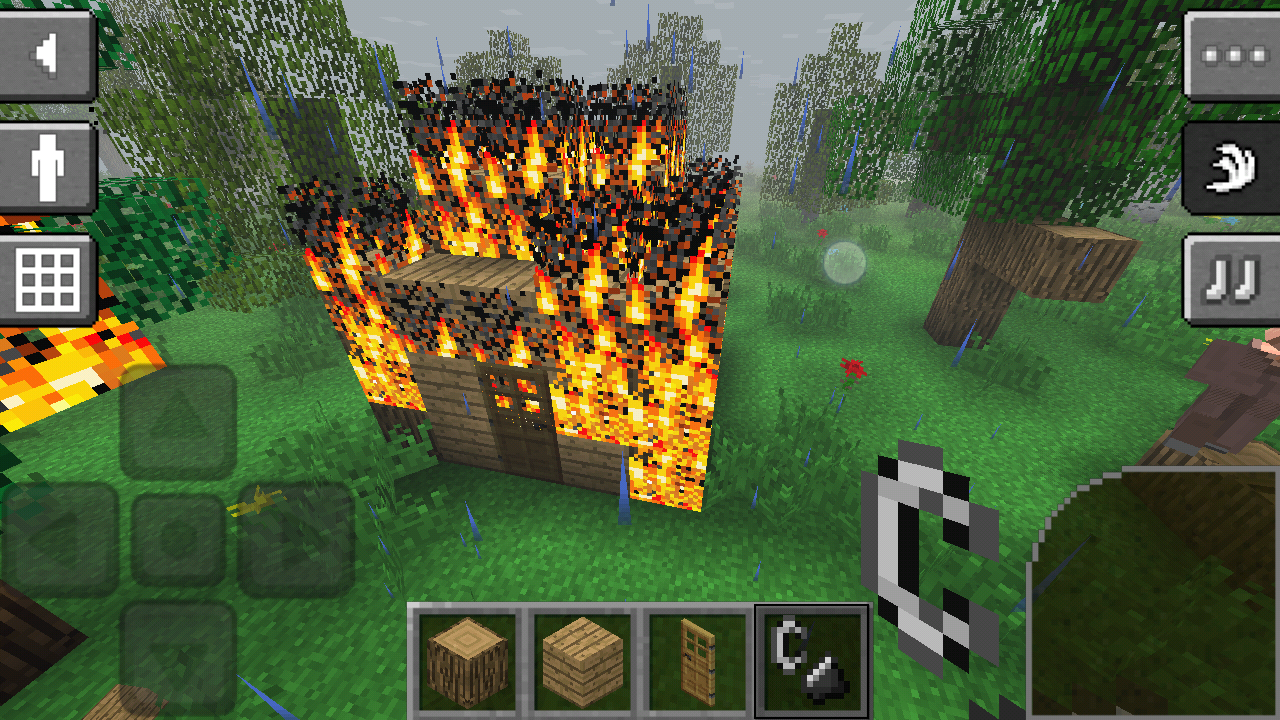The height and width of the screenshot is (720, 1280).
Task: Select the flint and steel slot
Action: coord(812,662)
